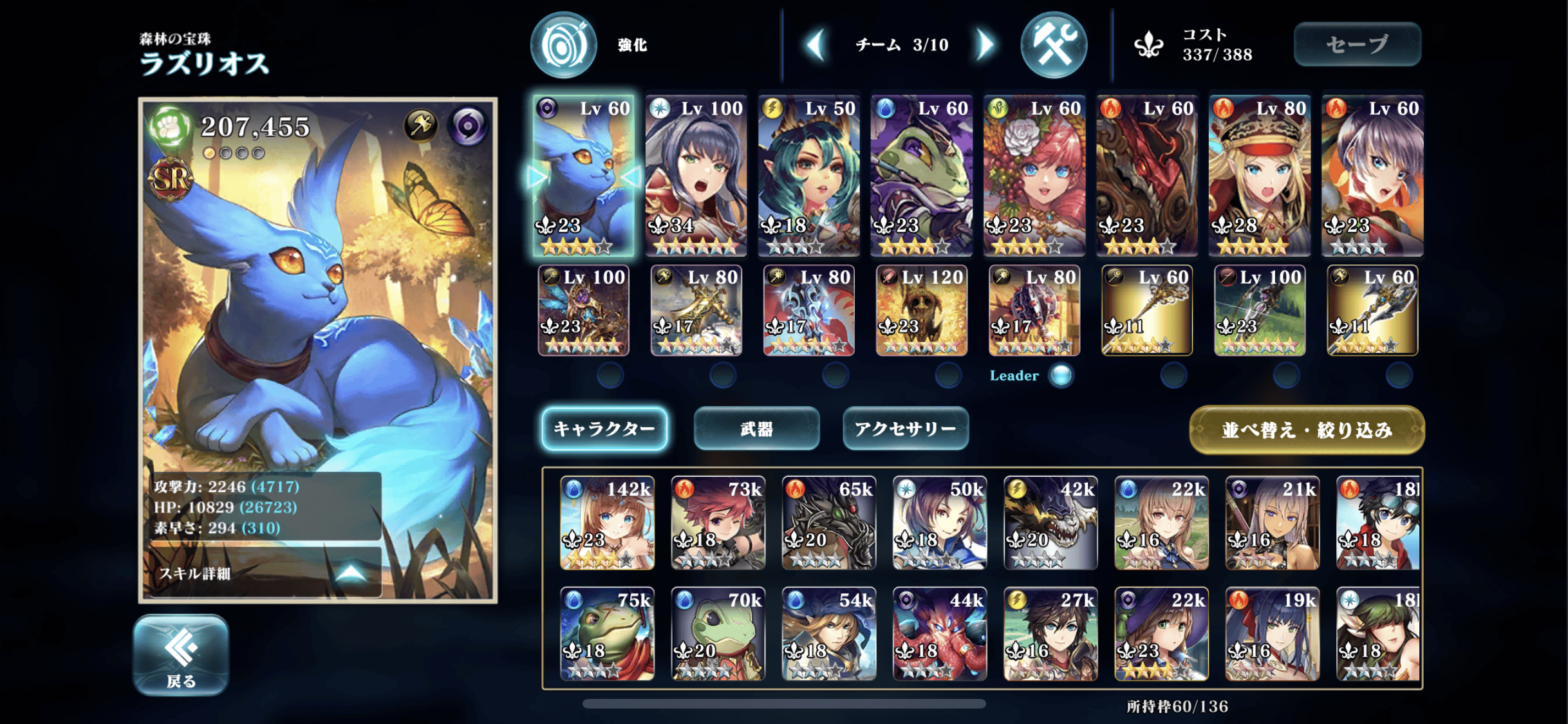Choose the 142k character from the roster
The height and width of the screenshot is (724, 1568).
click(607, 523)
